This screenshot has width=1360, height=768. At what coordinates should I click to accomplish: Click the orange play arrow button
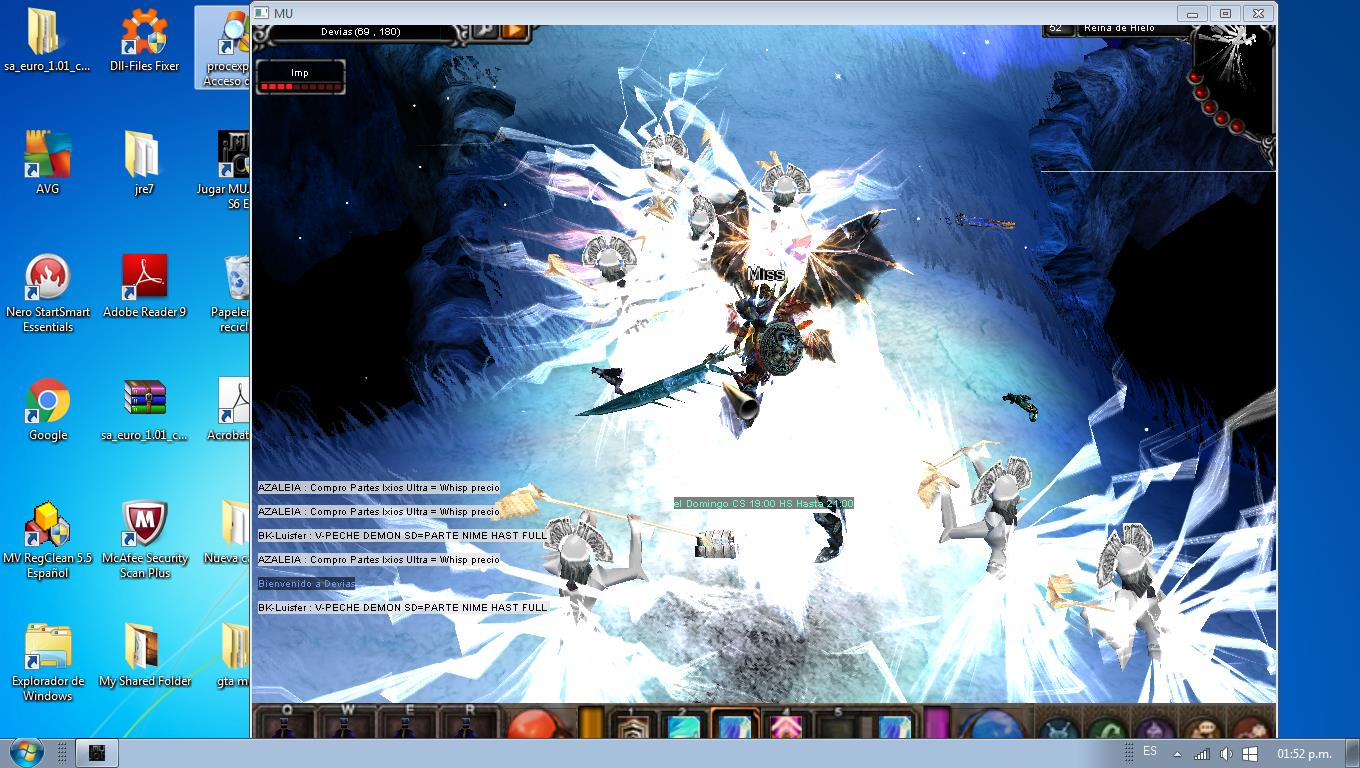pos(514,31)
